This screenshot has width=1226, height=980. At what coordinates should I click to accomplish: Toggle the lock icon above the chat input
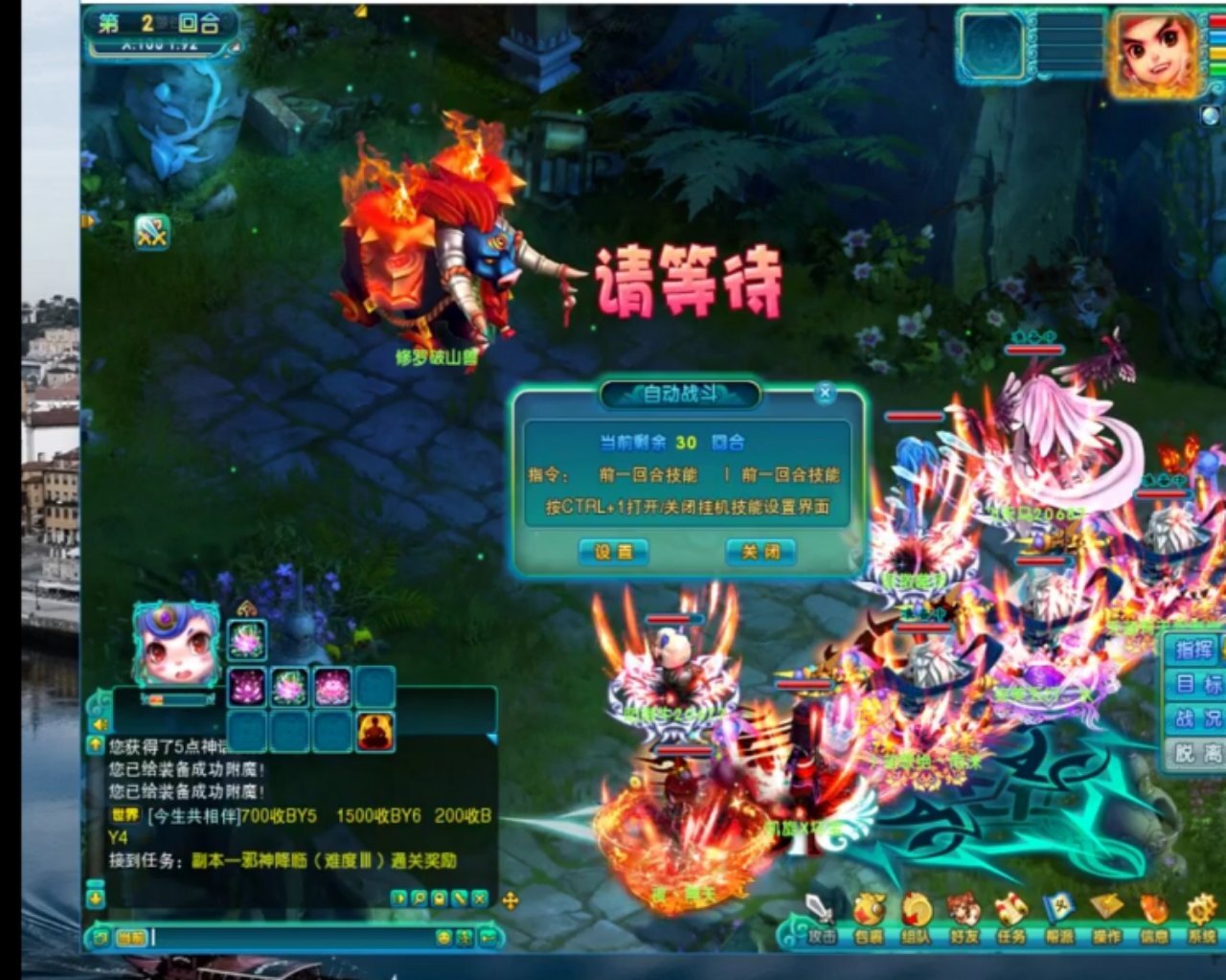click(x=437, y=899)
